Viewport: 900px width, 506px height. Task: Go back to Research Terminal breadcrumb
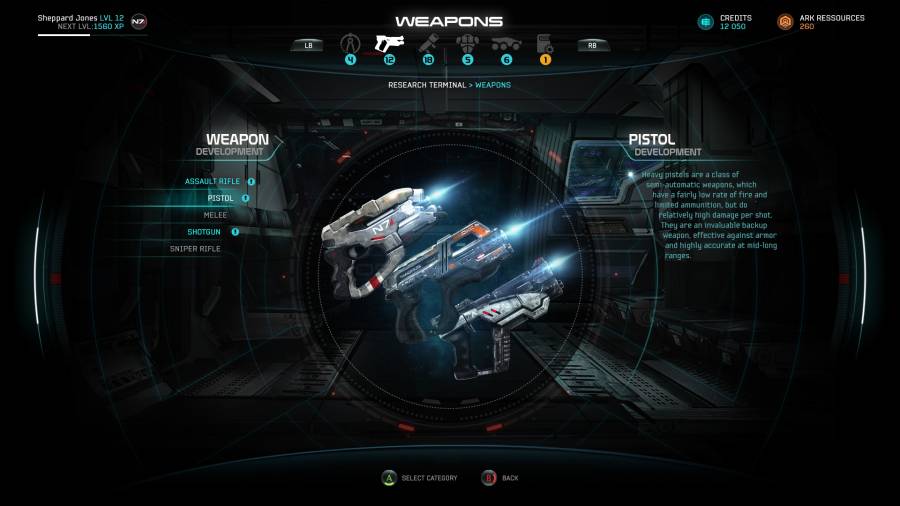click(428, 85)
